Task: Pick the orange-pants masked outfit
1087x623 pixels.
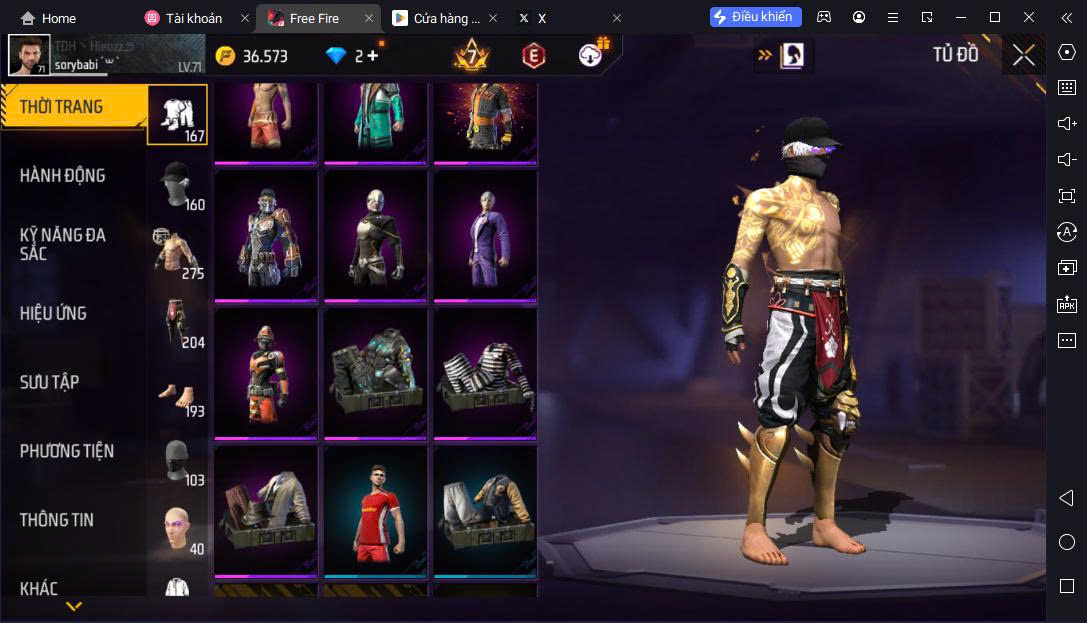Action: 266,373
